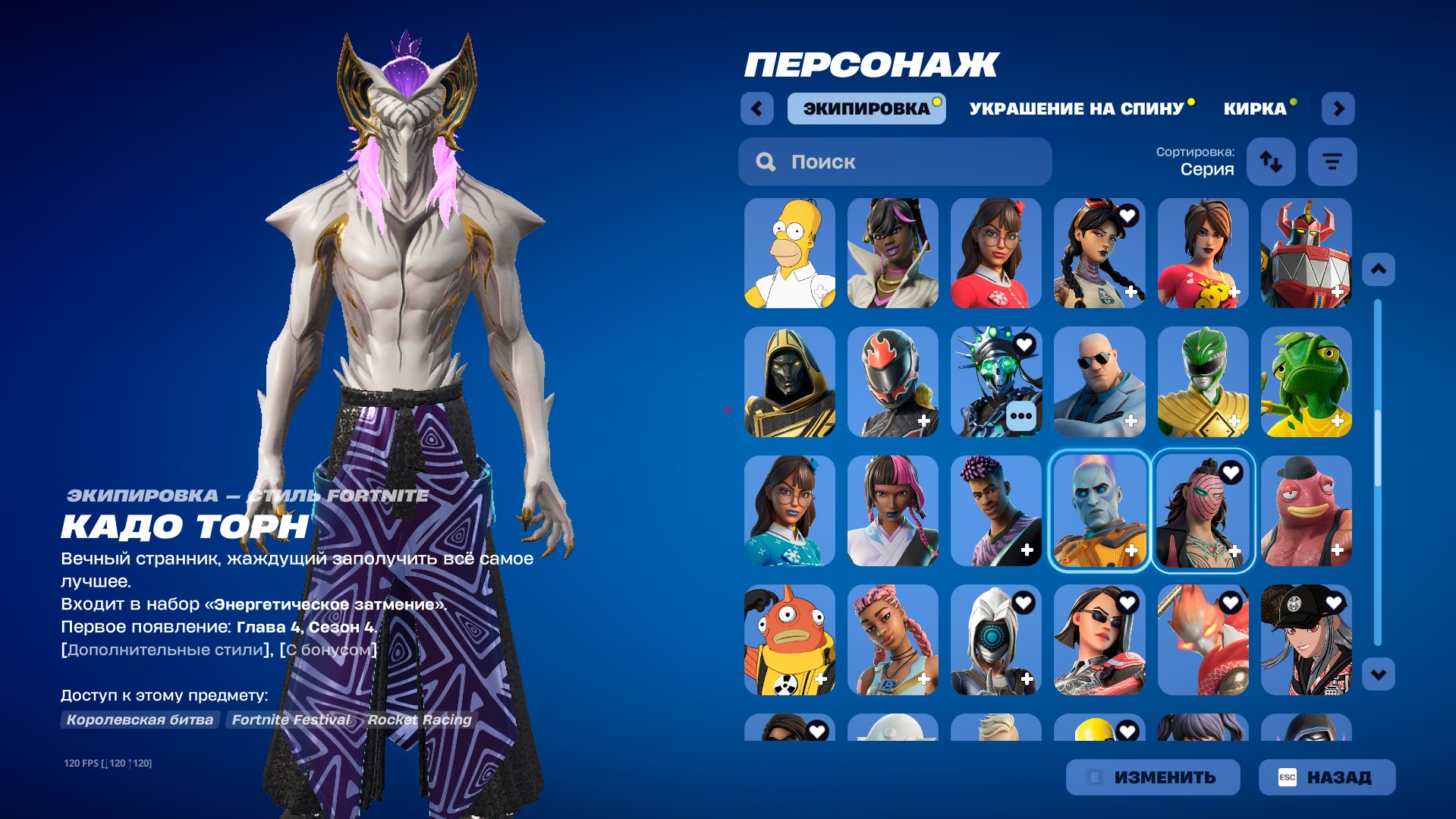
Task: Select the ЭКИПИРОВКА tab
Action: pos(865,108)
